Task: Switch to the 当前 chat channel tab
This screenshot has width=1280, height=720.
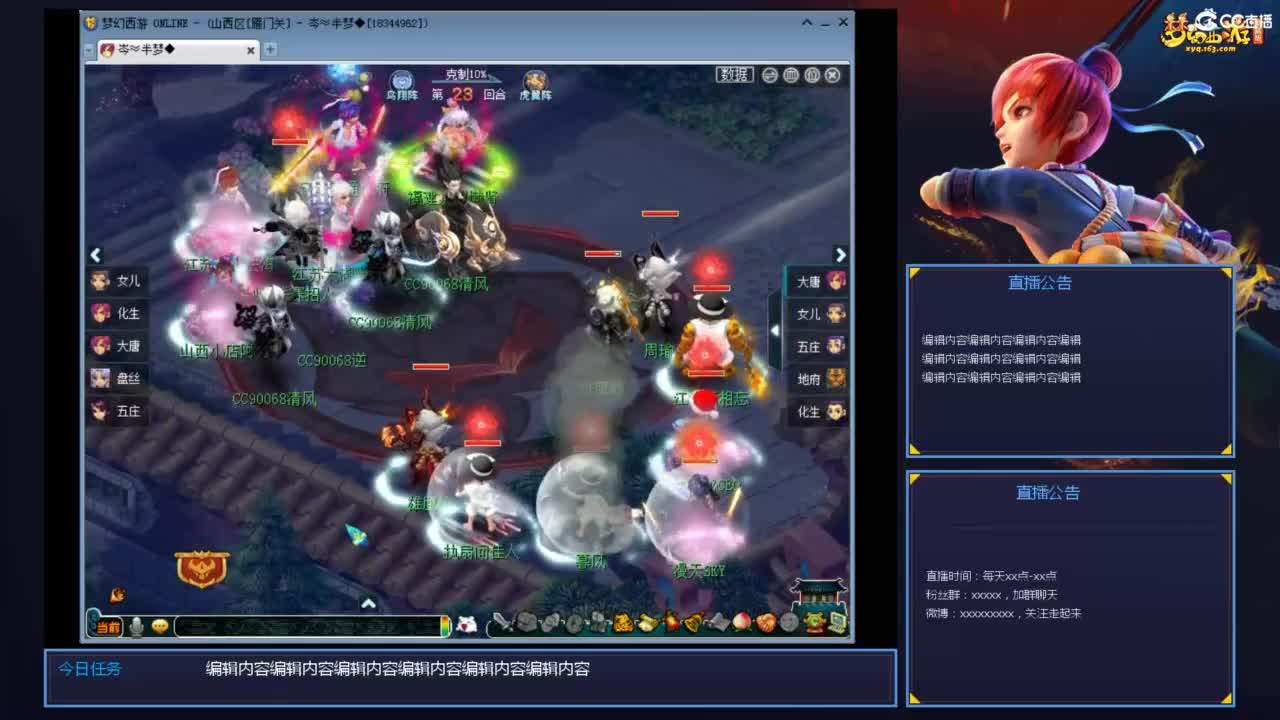Action: click(107, 627)
